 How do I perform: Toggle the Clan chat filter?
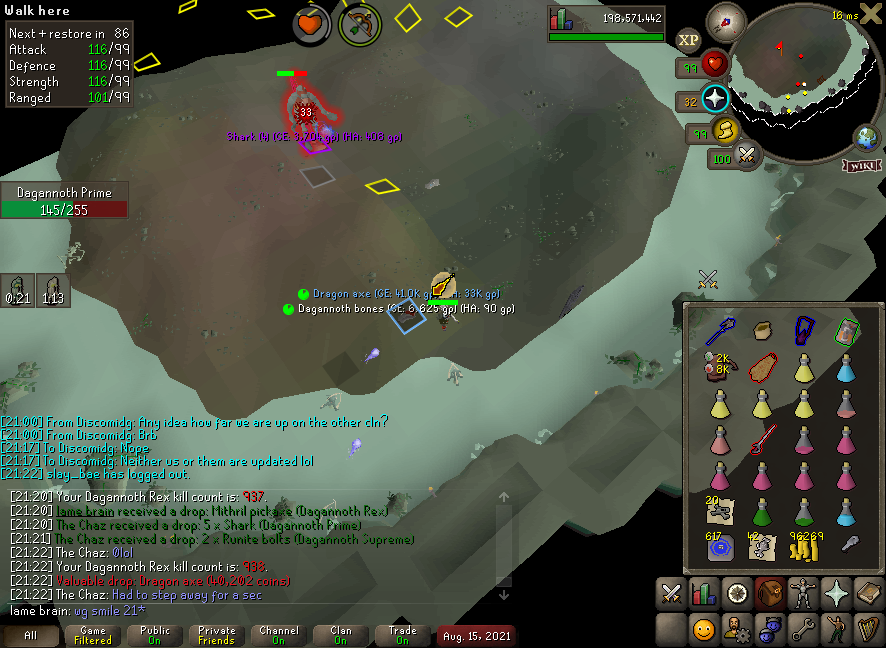click(341, 636)
